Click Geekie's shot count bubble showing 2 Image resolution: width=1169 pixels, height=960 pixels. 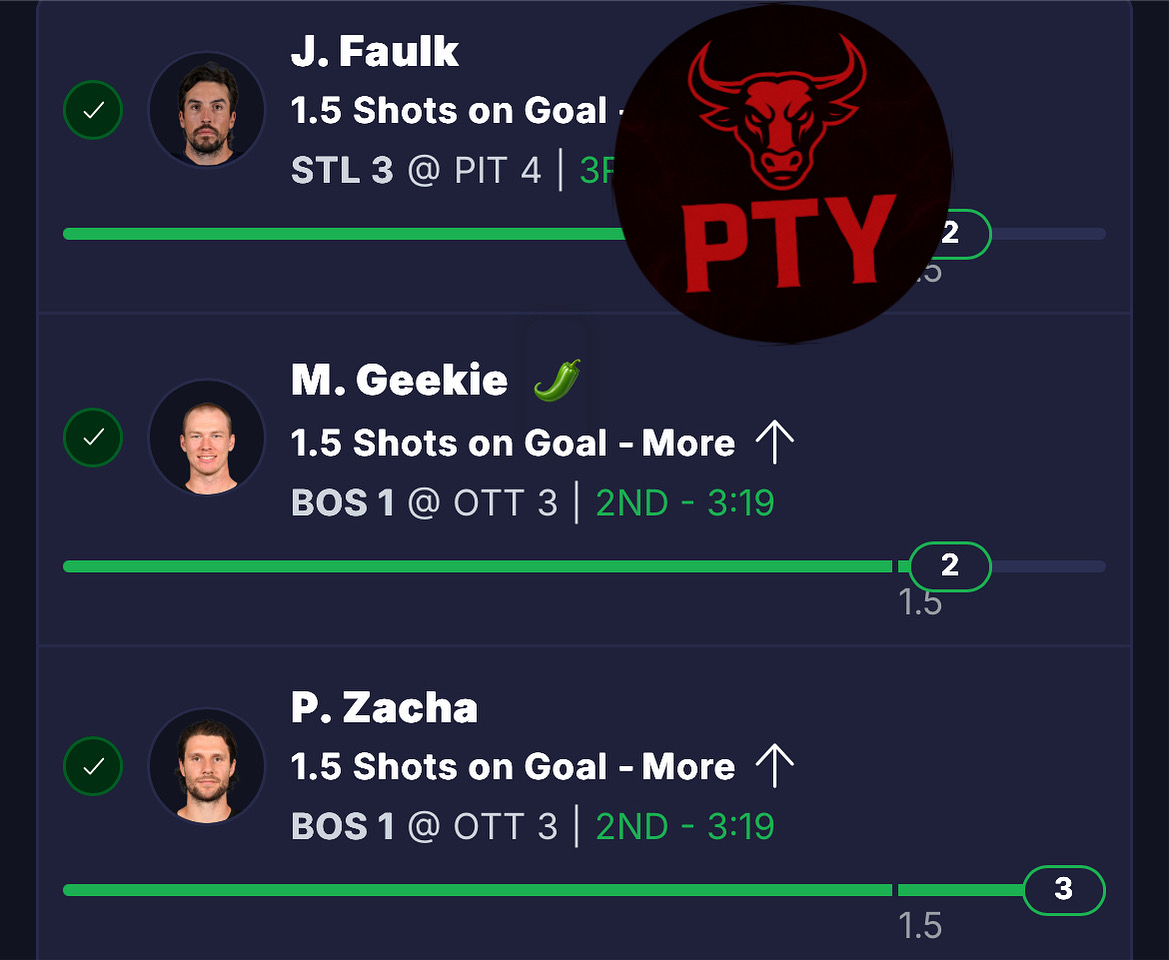point(949,567)
